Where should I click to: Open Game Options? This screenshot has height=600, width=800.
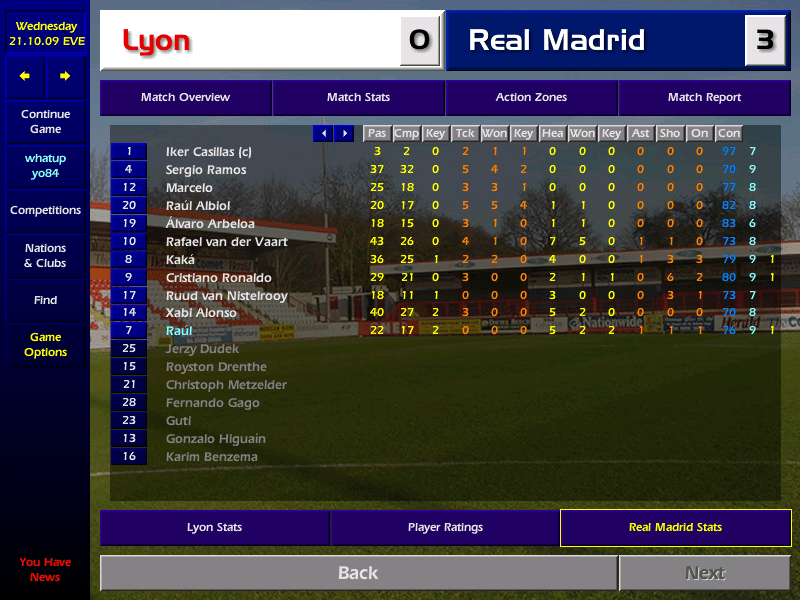click(x=45, y=345)
